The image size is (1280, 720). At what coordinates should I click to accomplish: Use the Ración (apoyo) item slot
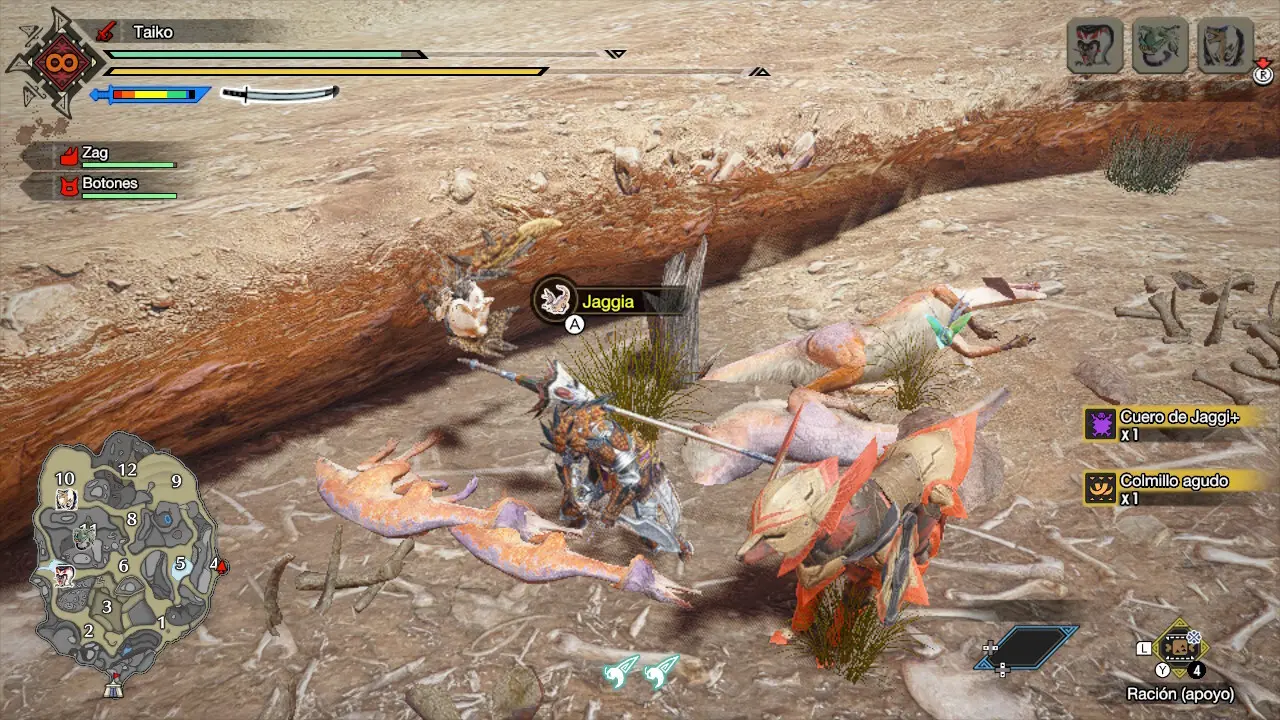point(1180,648)
